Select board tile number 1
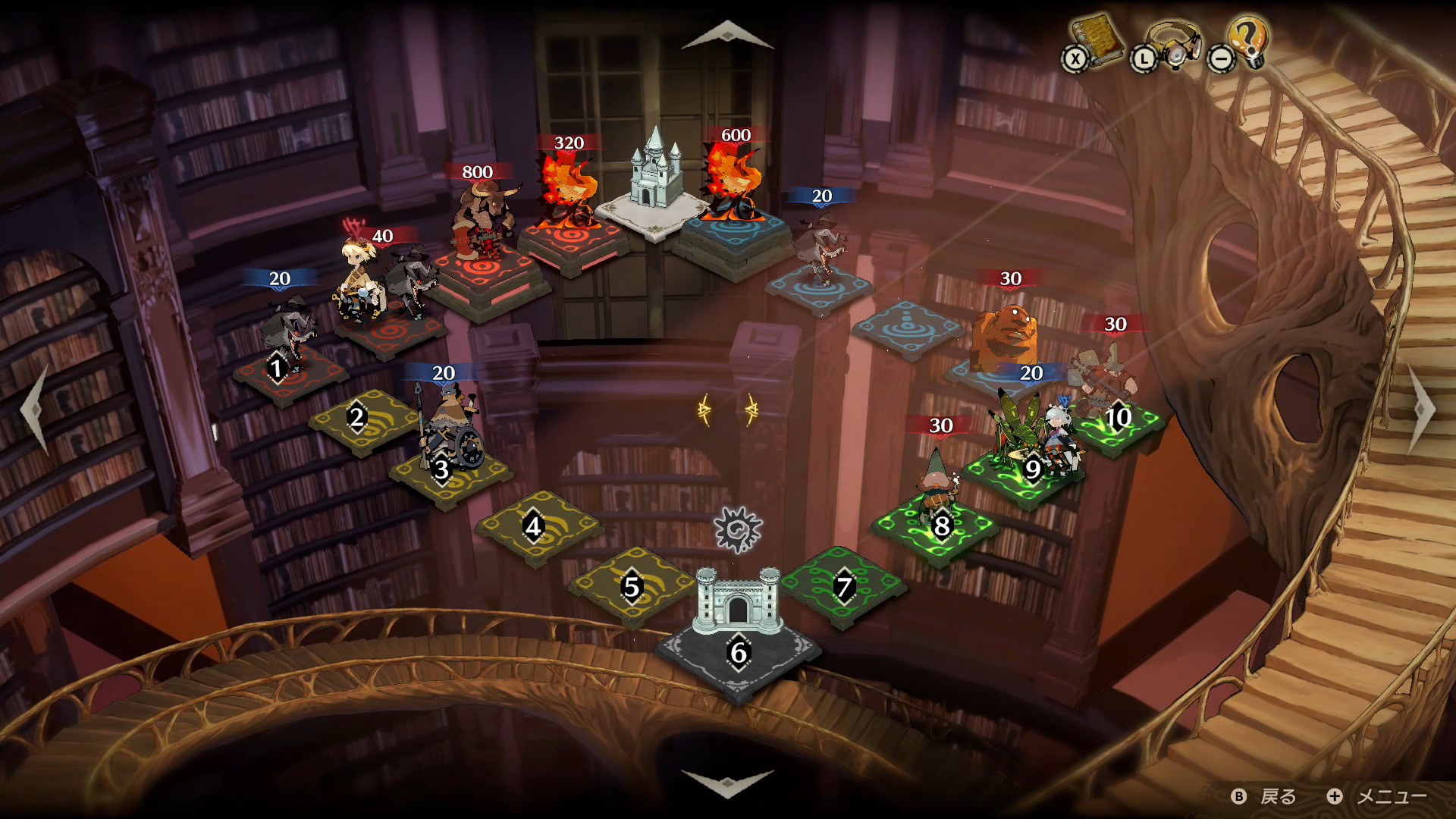Image resolution: width=1456 pixels, height=819 pixels. click(278, 369)
